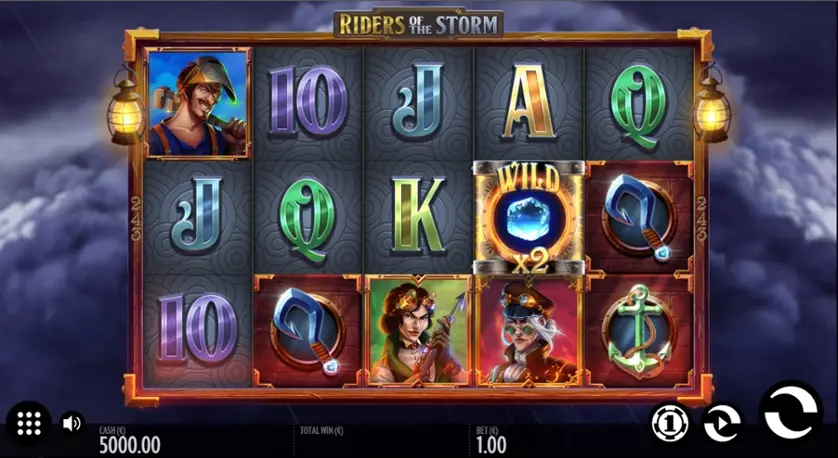The width and height of the screenshot is (838, 458).
Task: Open the bet chip selector
Action: 669,423
